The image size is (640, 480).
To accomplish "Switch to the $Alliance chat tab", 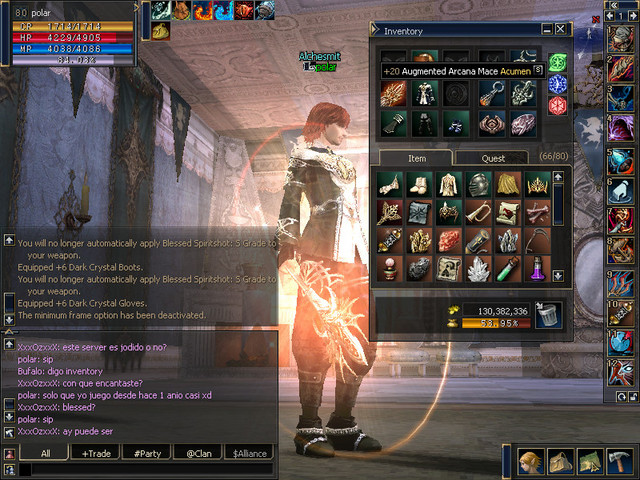I will (x=250, y=453).
